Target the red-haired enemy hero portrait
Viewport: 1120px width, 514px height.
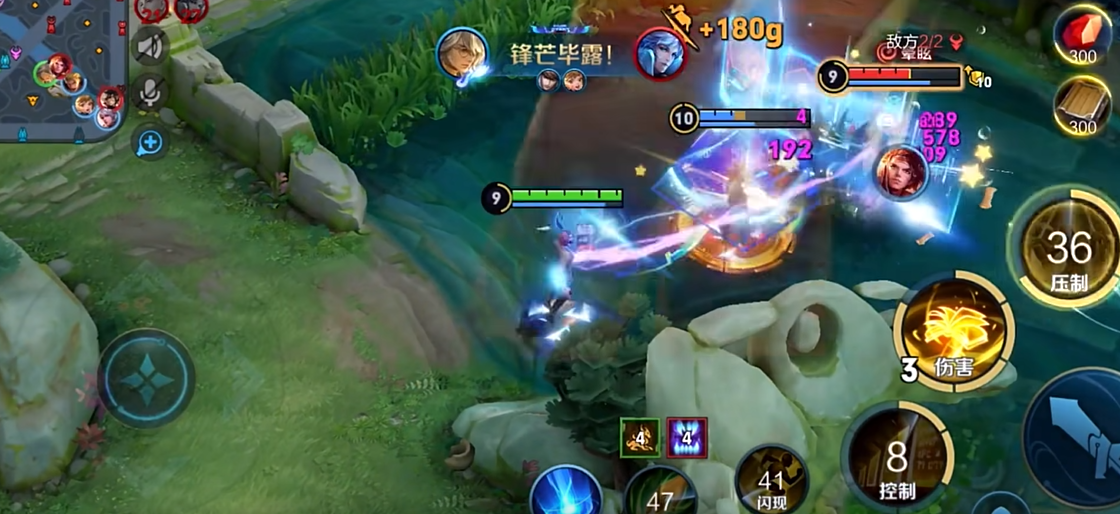901,172
